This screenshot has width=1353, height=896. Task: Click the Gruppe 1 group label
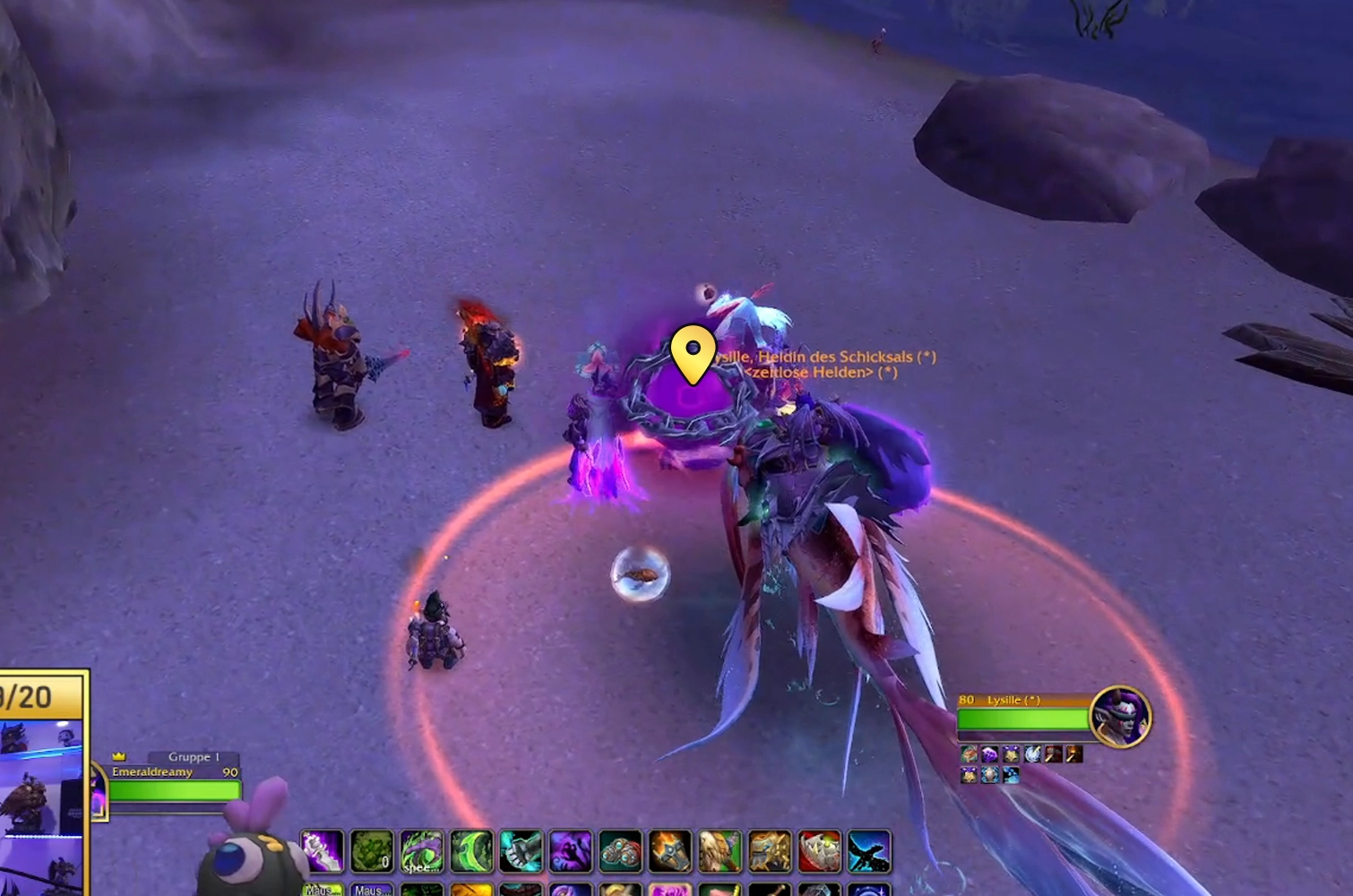click(193, 757)
